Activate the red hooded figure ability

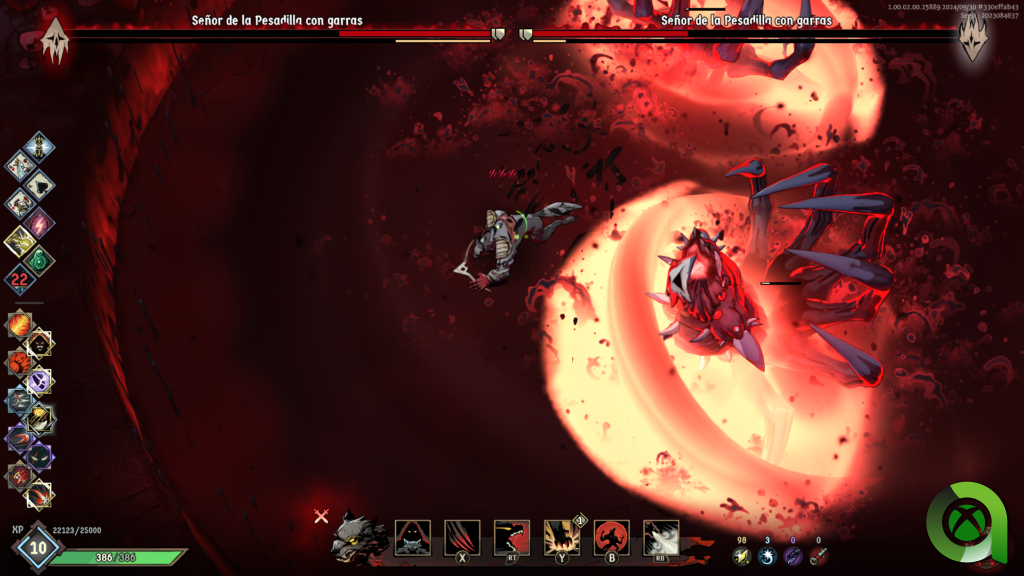pos(413,537)
